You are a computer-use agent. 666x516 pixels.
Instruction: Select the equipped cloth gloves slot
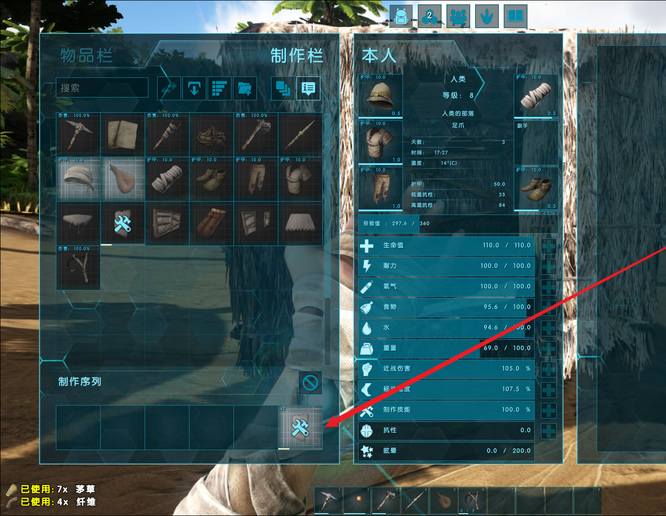pyautogui.click(x=538, y=97)
